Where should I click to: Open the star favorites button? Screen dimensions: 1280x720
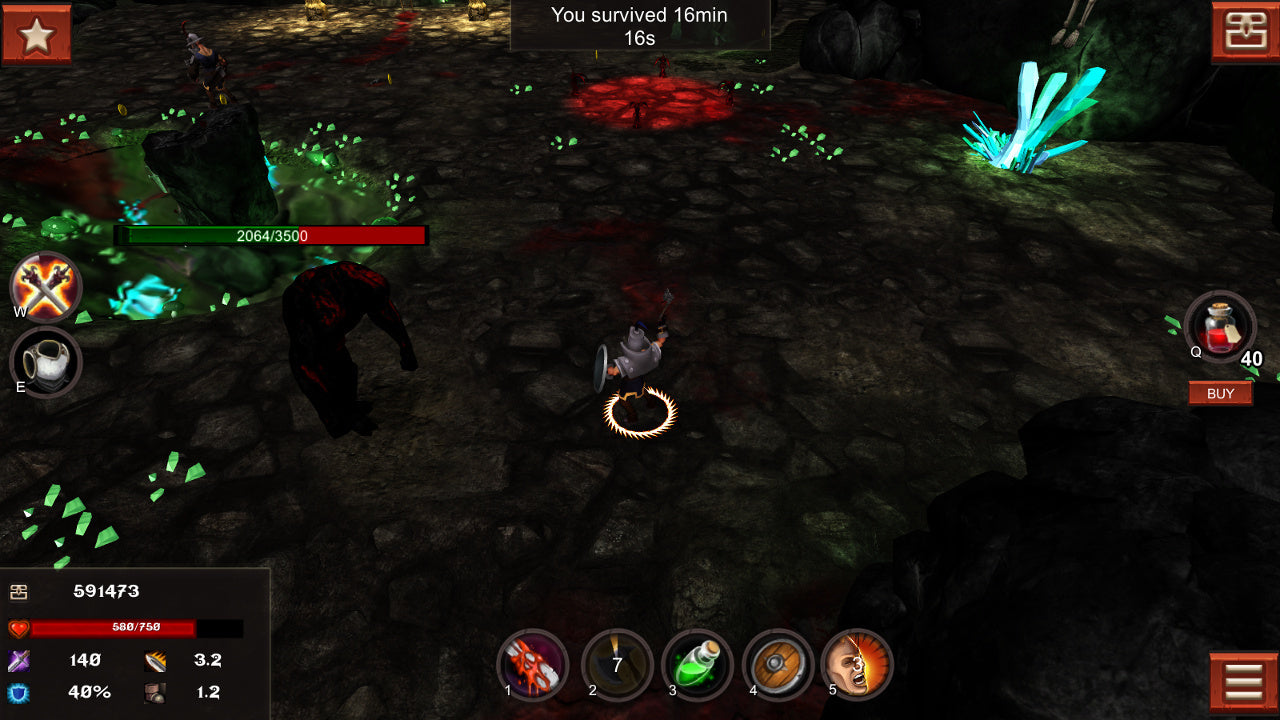pos(36,34)
